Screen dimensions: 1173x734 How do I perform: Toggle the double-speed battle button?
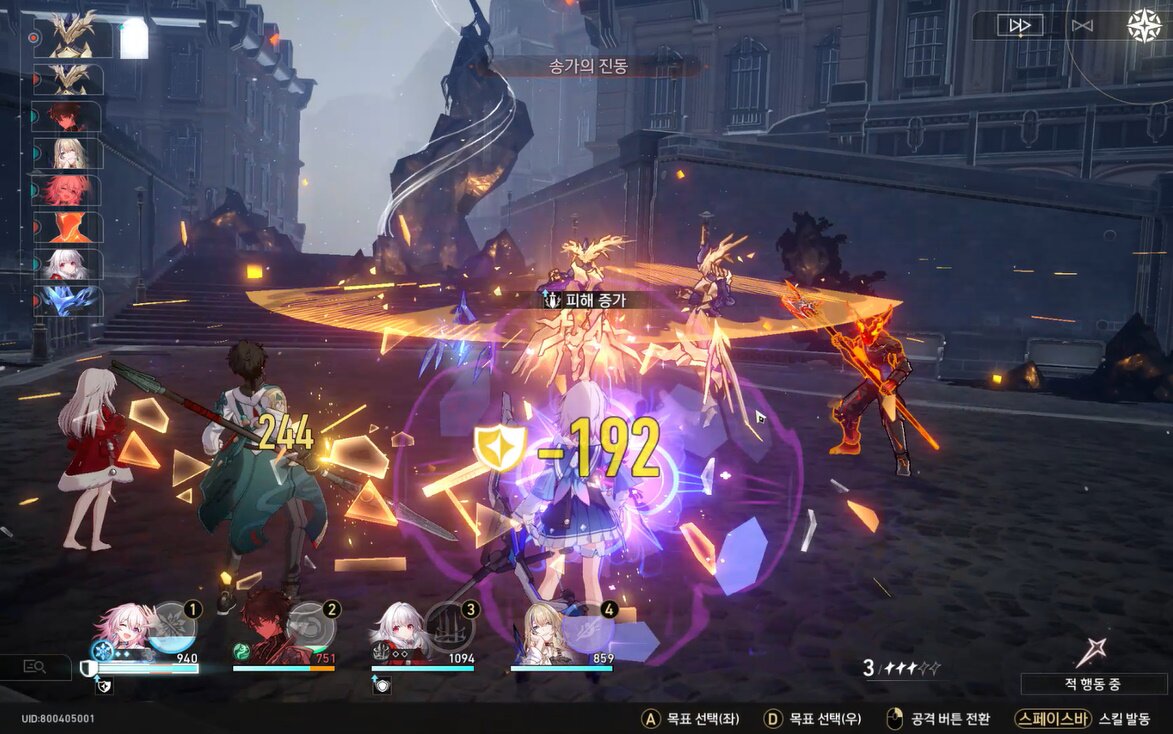[x=1019, y=25]
